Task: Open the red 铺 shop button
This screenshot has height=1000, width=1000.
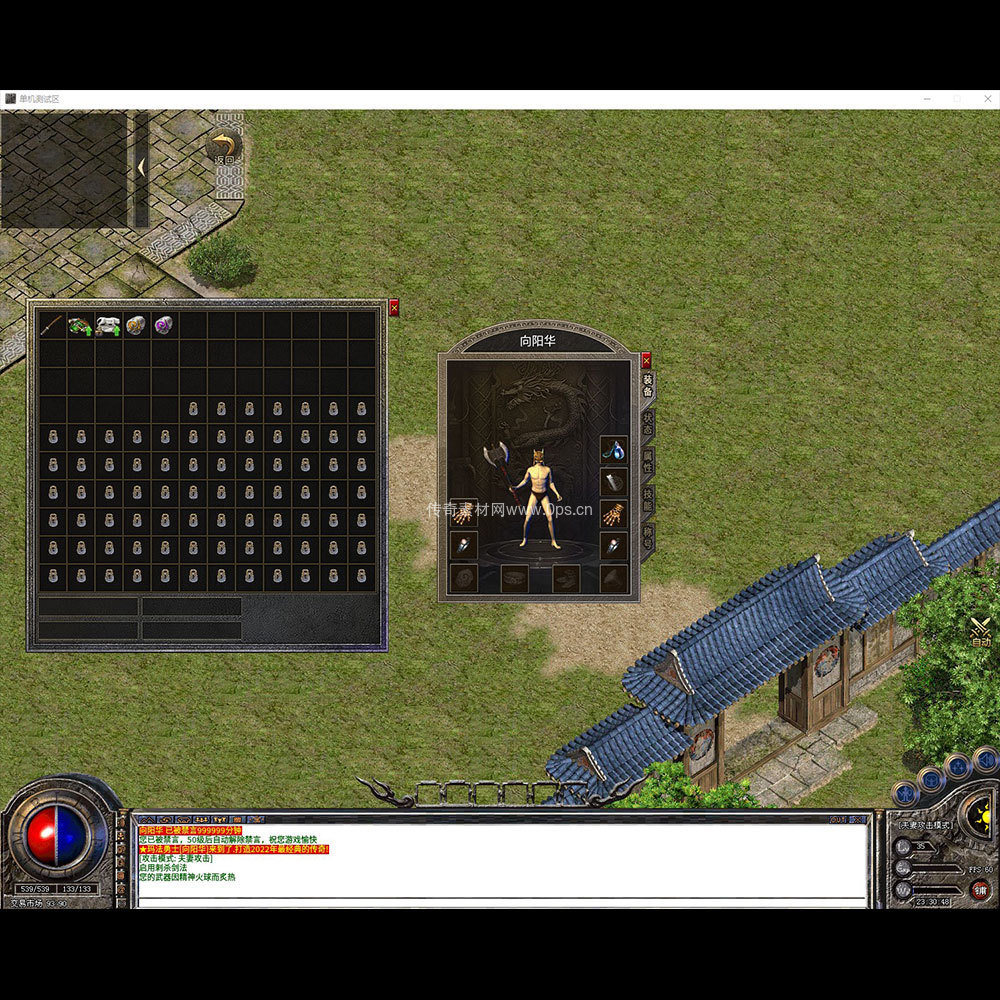Action: coord(981,889)
